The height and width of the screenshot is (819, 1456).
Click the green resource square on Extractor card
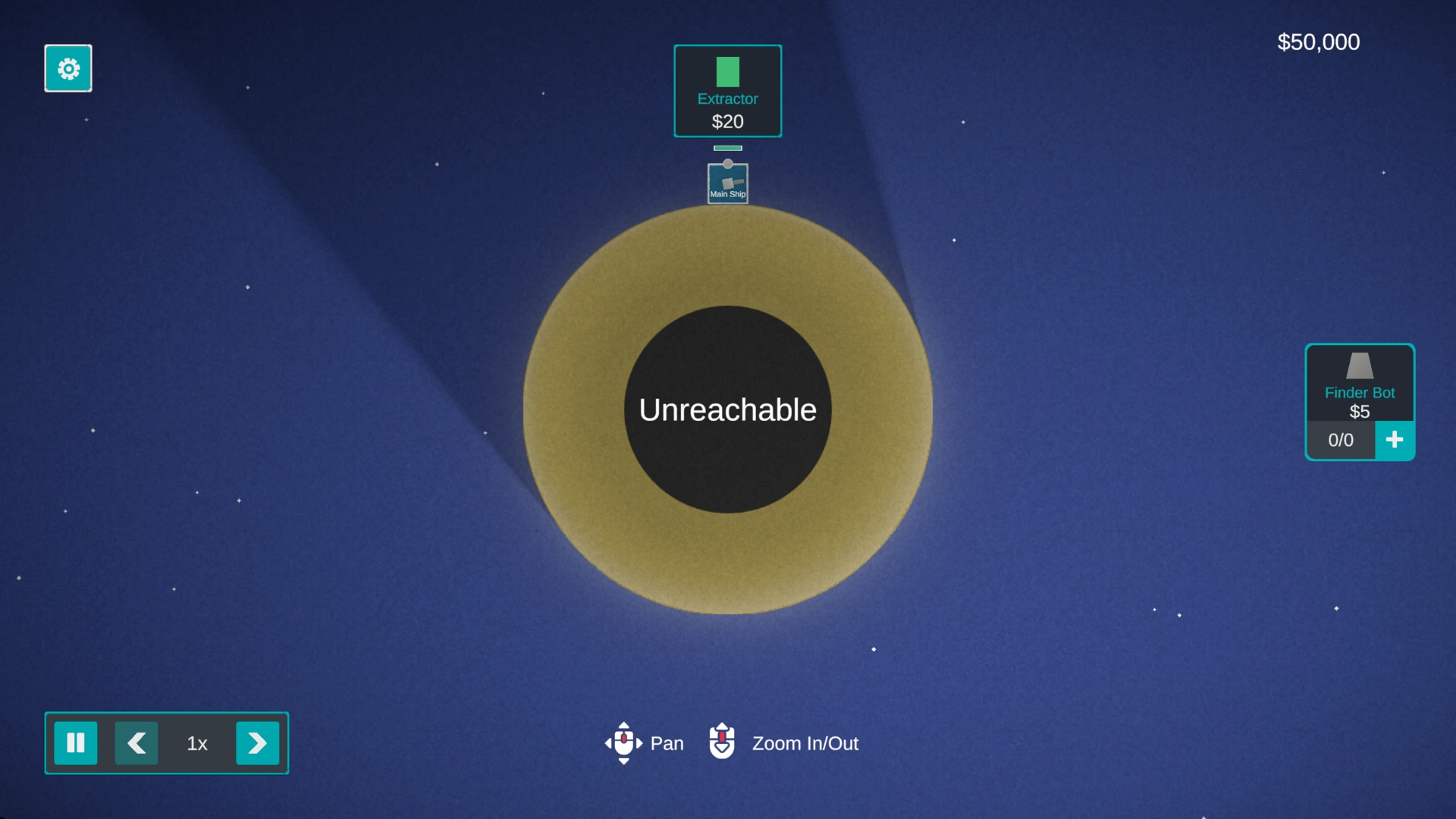point(727,72)
